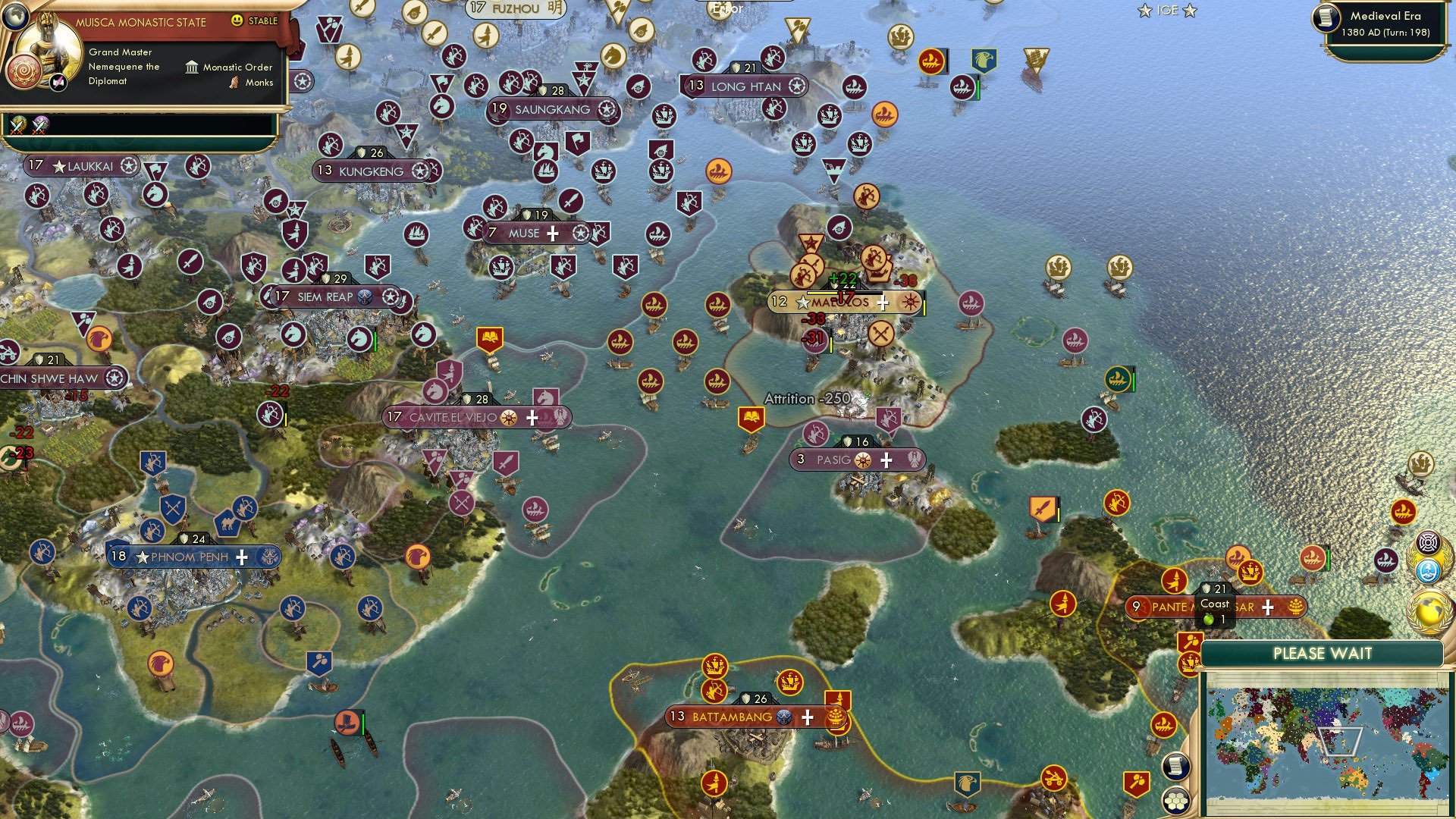Select the Cavite El Viejo city banner

(x=453, y=417)
